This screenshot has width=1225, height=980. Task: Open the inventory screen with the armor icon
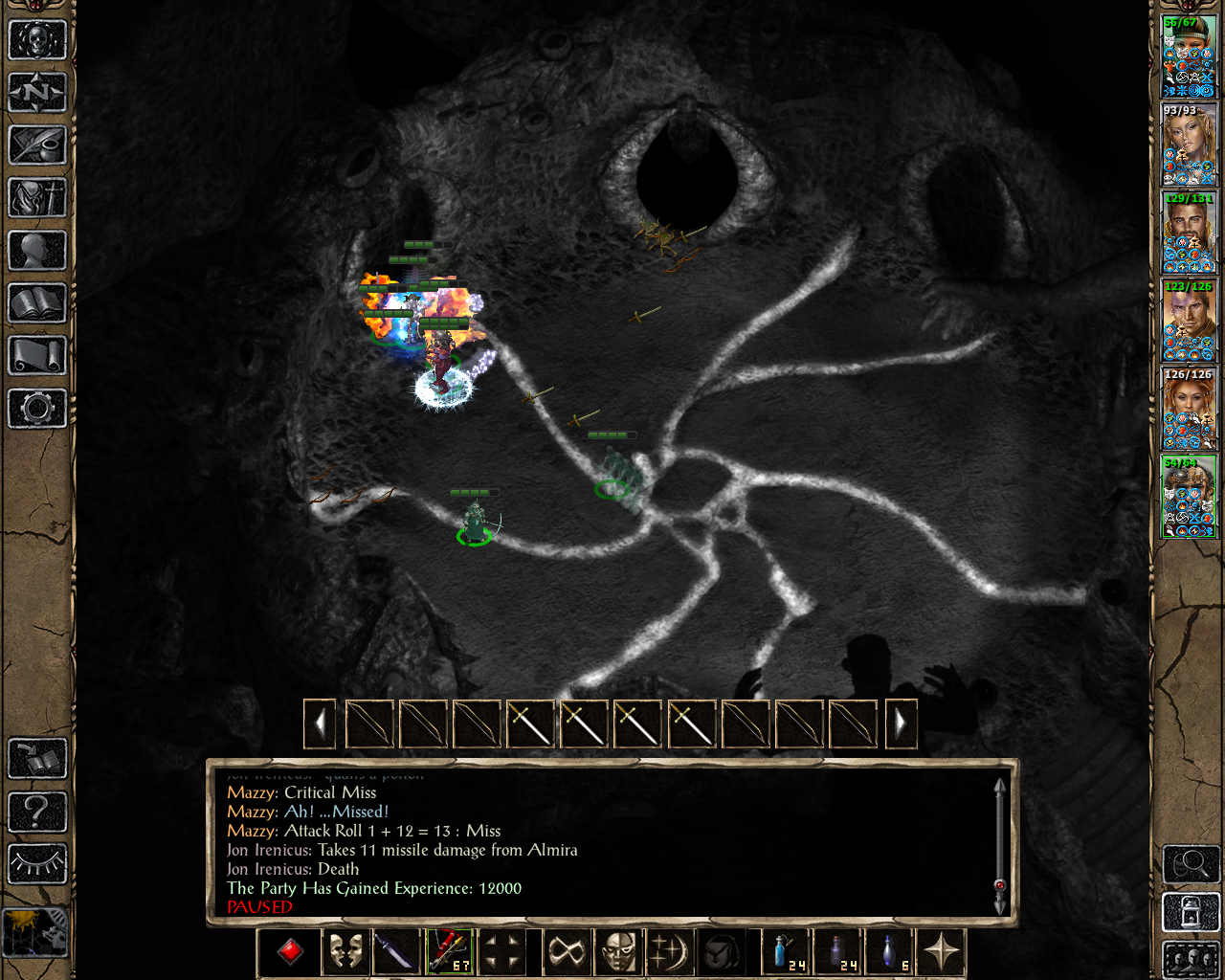pos(37,198)
